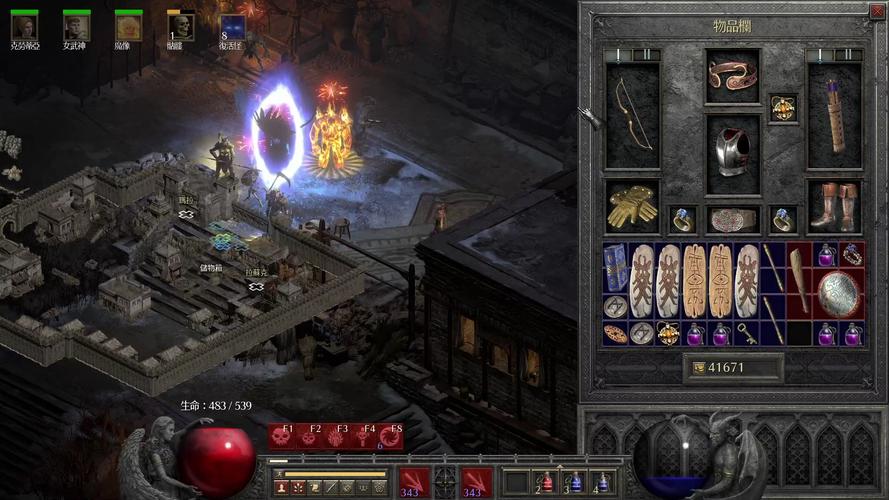Select the left-click skill icon
The width and height of the screenshot is (889, 500).
pos(415,482)
